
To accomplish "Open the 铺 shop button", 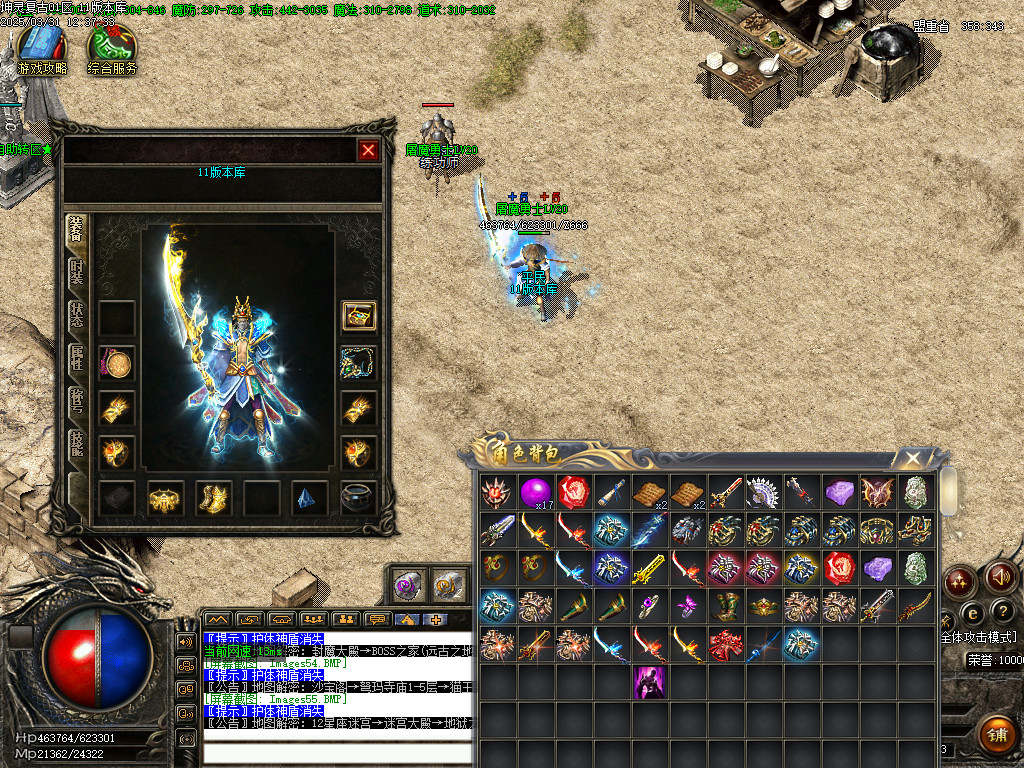I will click(x=995, y=735).
